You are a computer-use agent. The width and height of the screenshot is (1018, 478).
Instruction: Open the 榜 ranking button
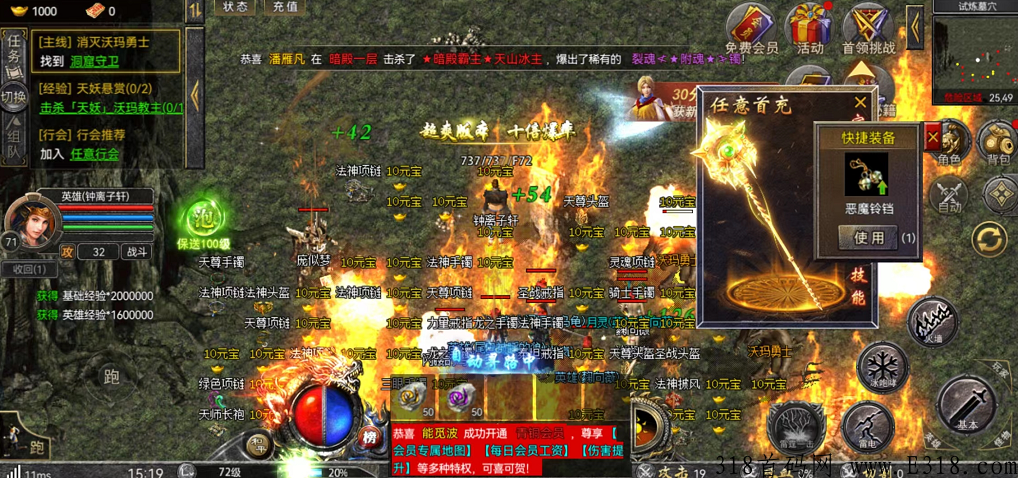370,436
